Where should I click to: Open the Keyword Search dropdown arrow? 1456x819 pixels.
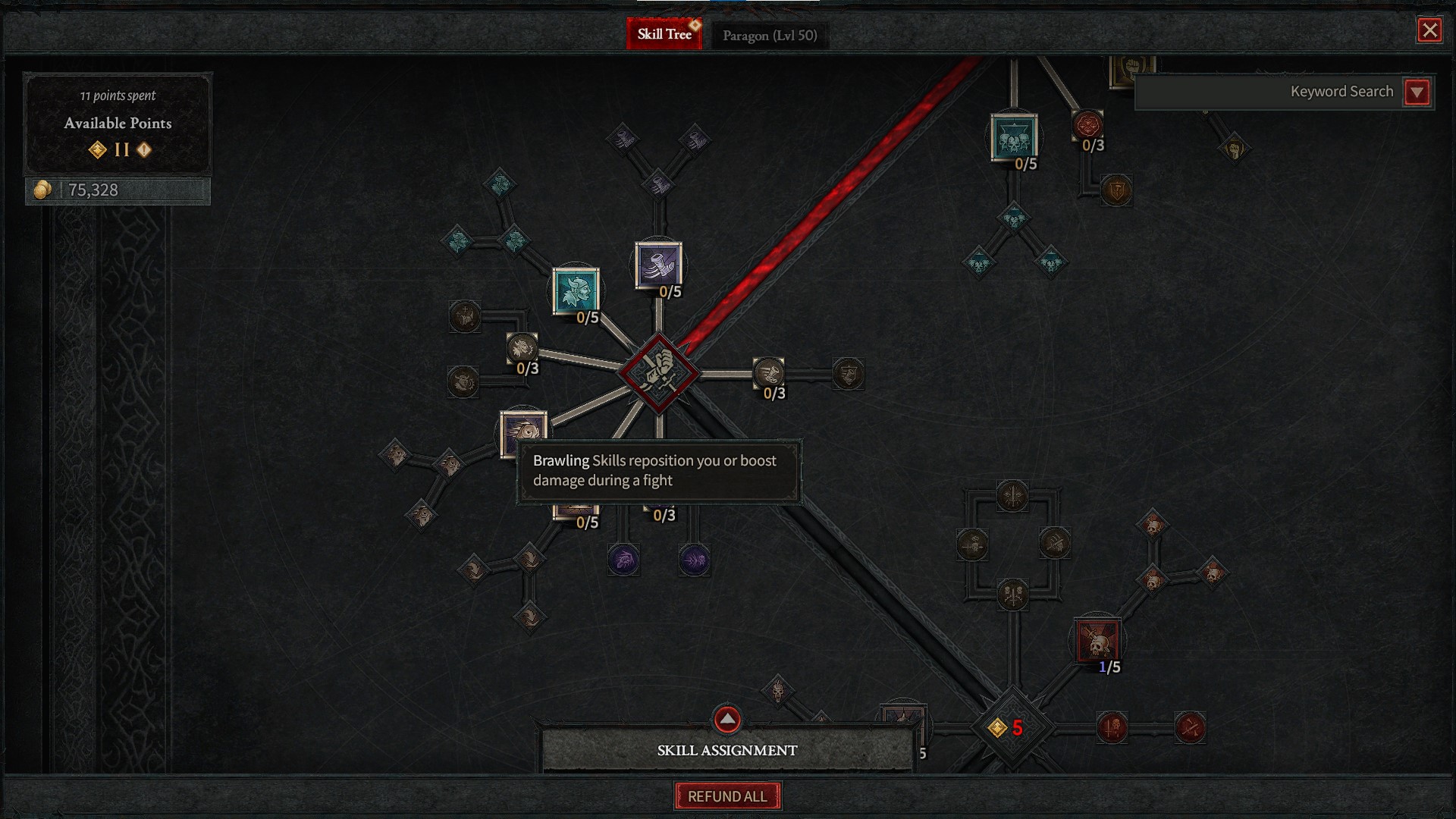click(x=1417, y=91)
